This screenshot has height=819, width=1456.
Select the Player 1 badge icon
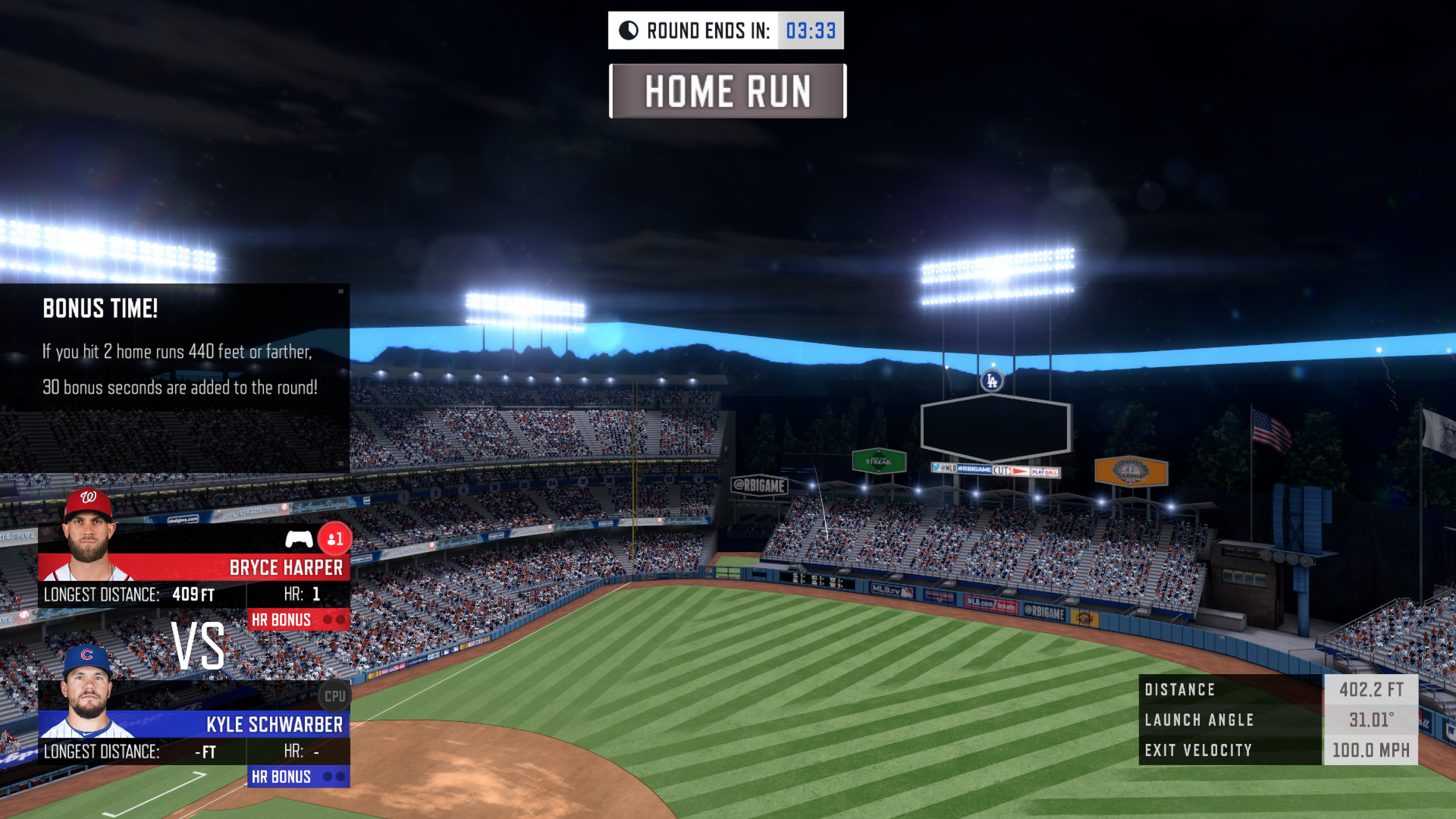[334, 538]
